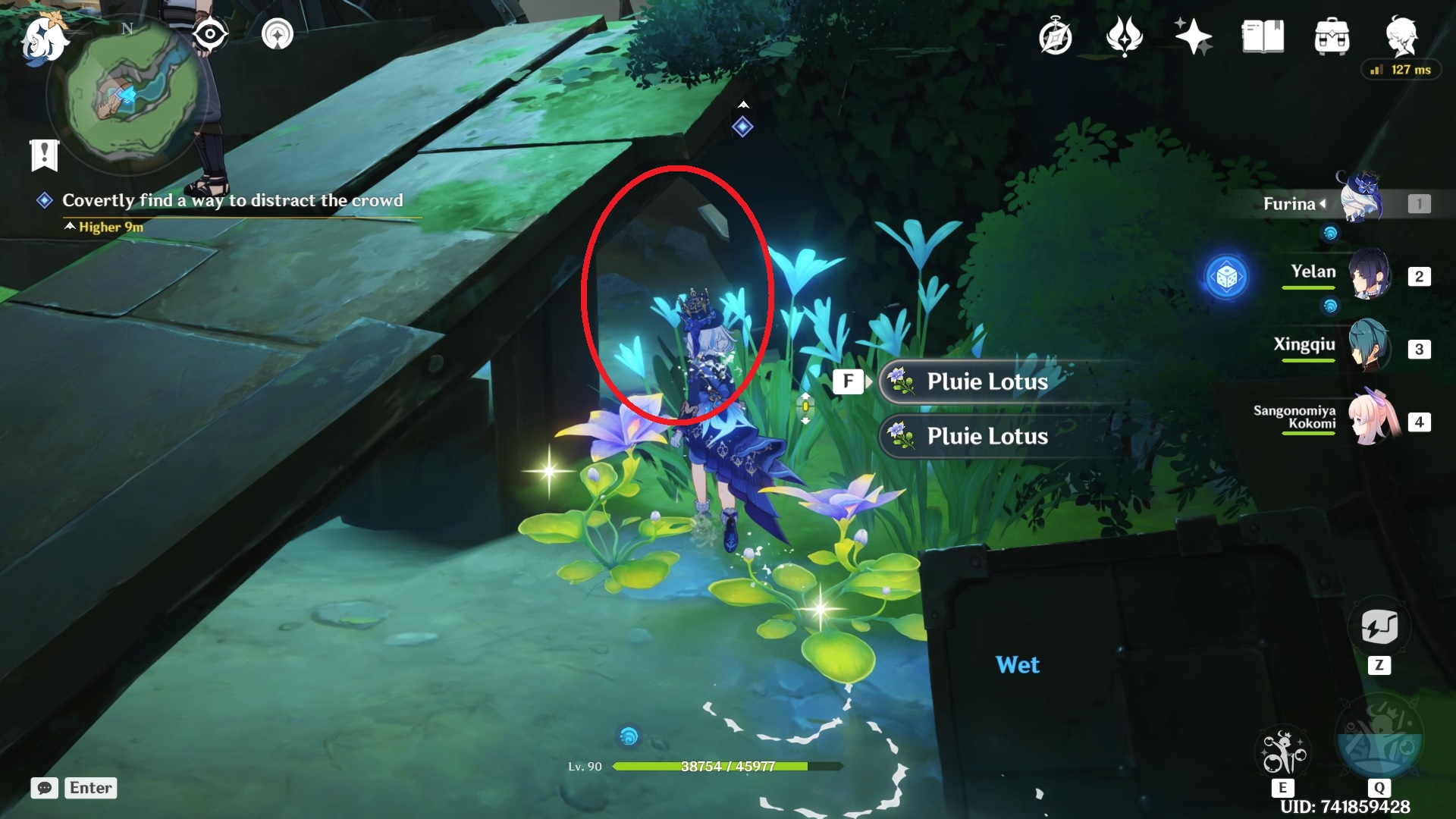Viewport: 1456px width, 819px height.
Task: Pick up the first Pluie Lotus
Action: (x=987, y=381)
